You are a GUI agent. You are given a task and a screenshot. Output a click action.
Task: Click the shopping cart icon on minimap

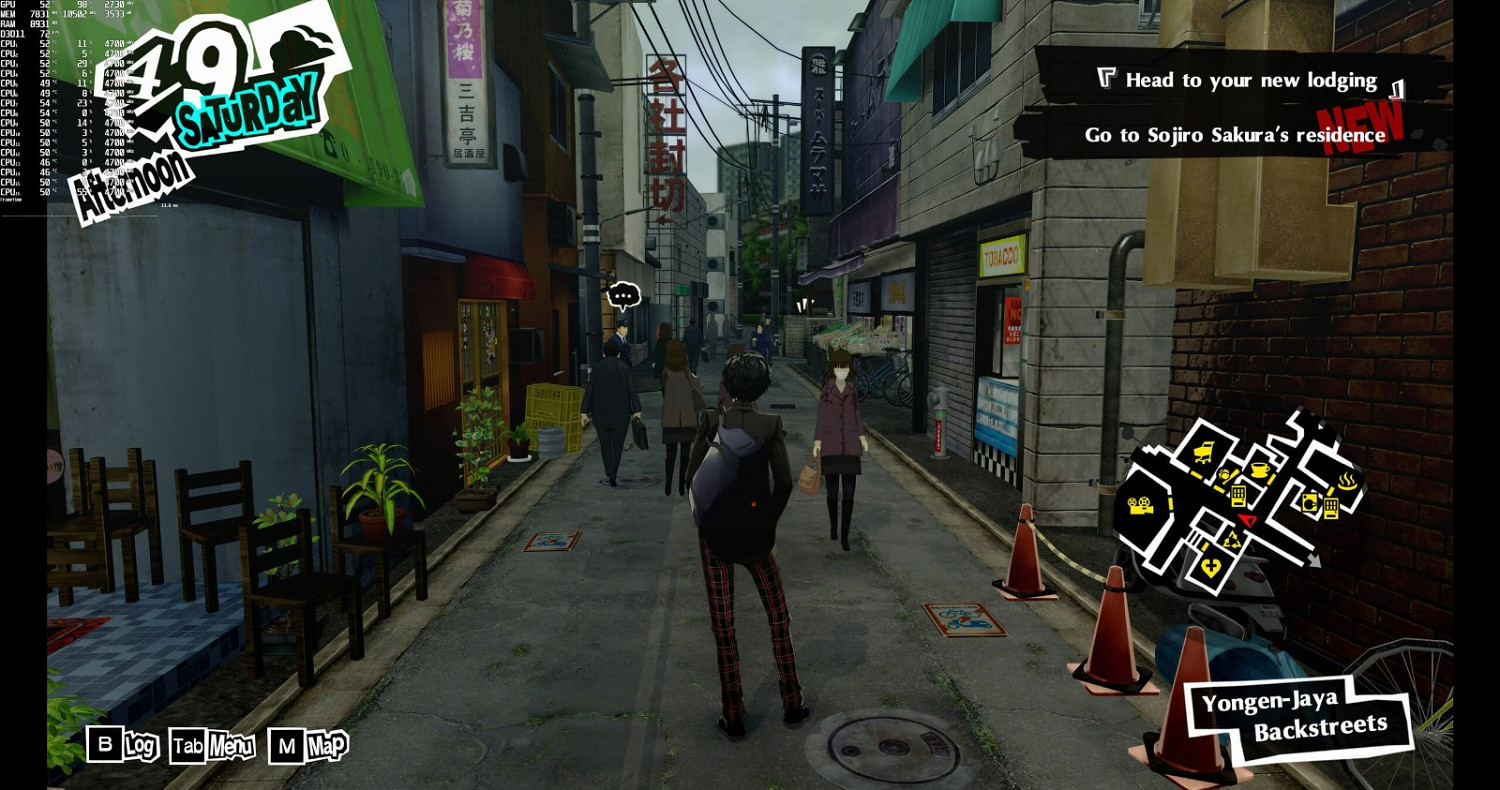pos(1205,452)
